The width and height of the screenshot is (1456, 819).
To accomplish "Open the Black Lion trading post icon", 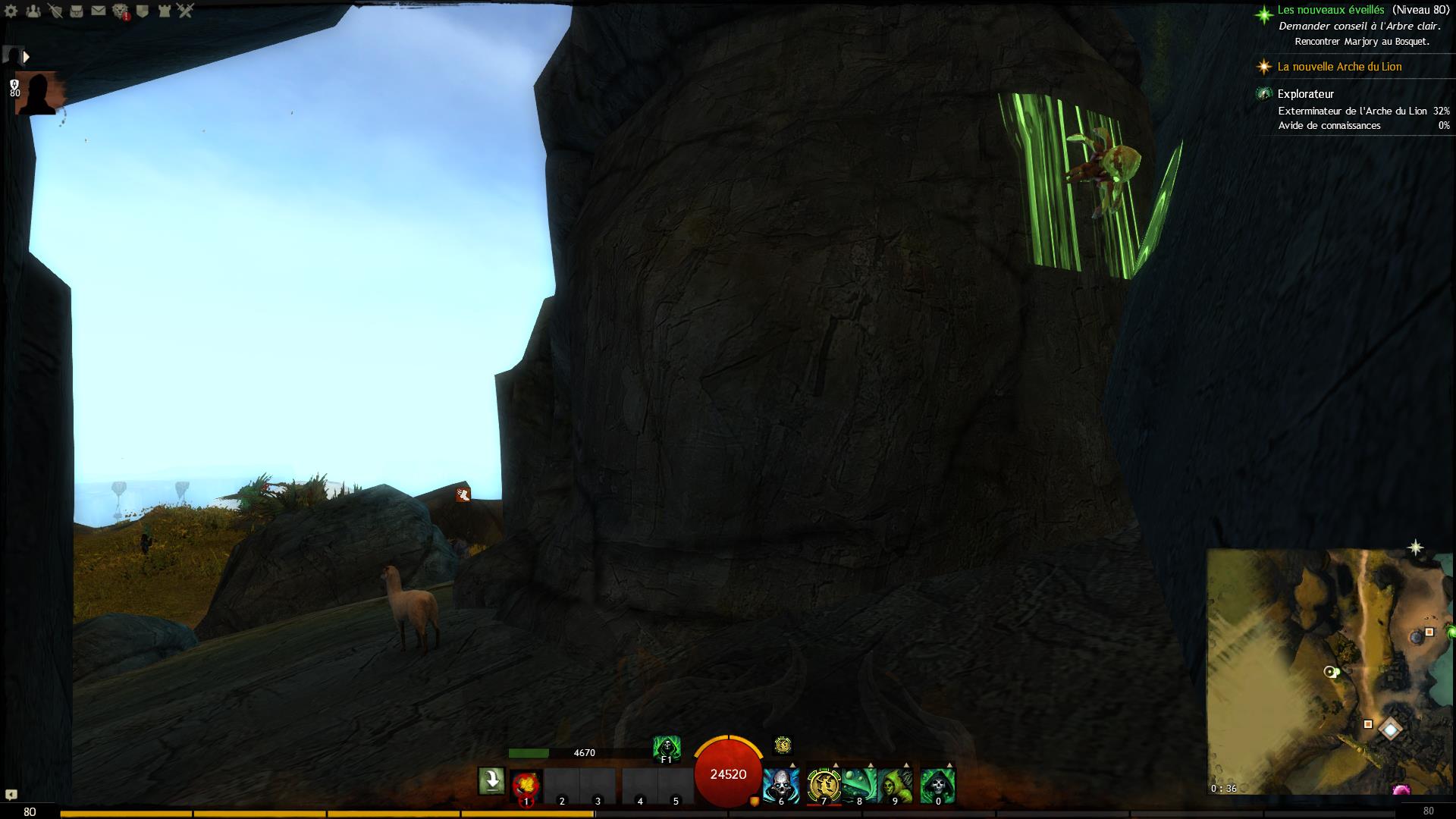I will click(121, 11).
